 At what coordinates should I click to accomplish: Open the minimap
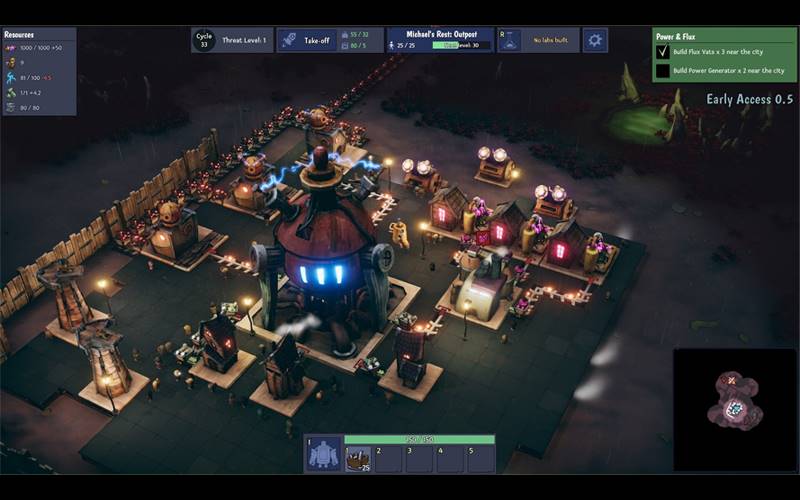[x=735, y=408]
